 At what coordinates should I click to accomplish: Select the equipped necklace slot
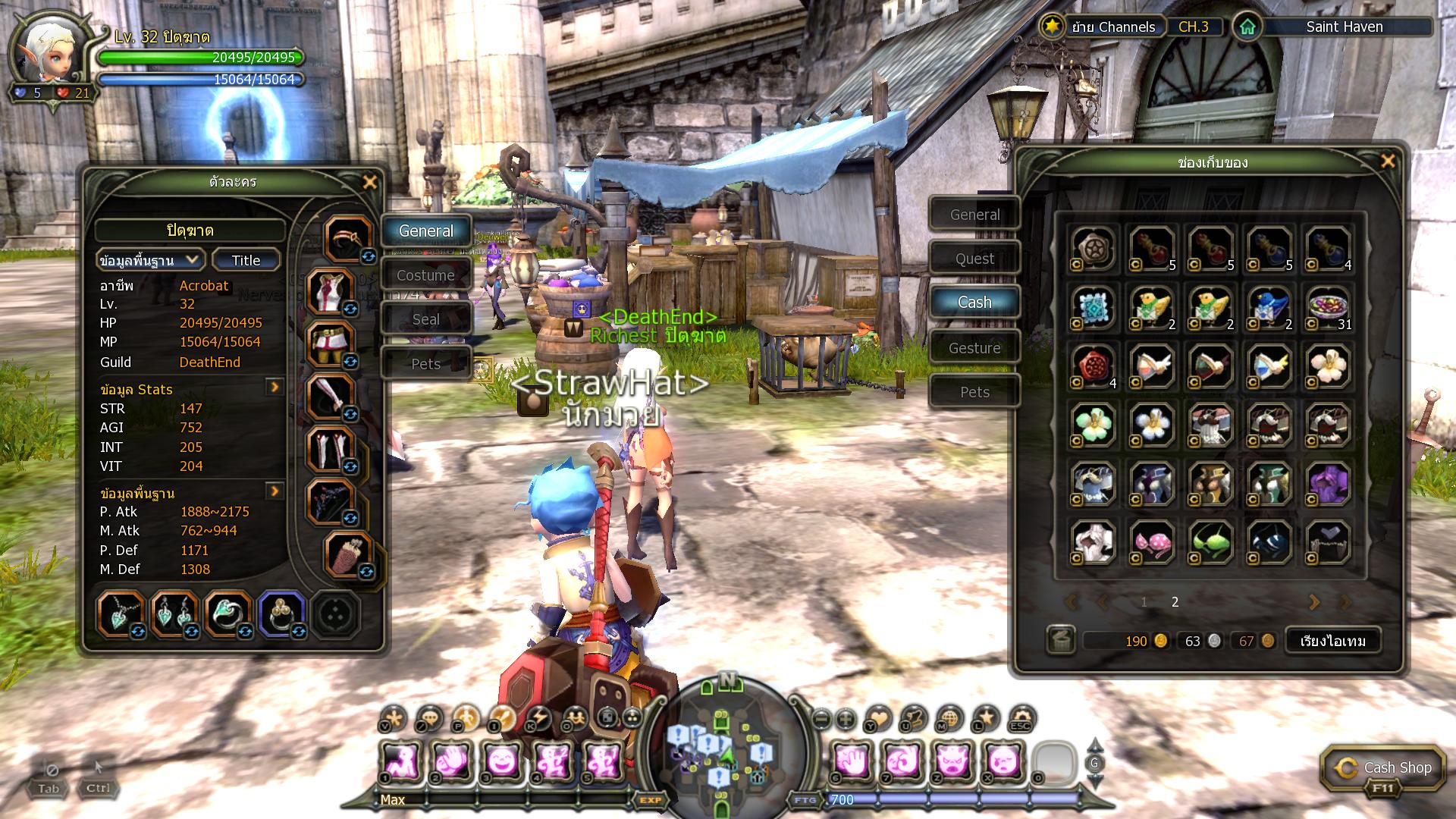[121, 614]
